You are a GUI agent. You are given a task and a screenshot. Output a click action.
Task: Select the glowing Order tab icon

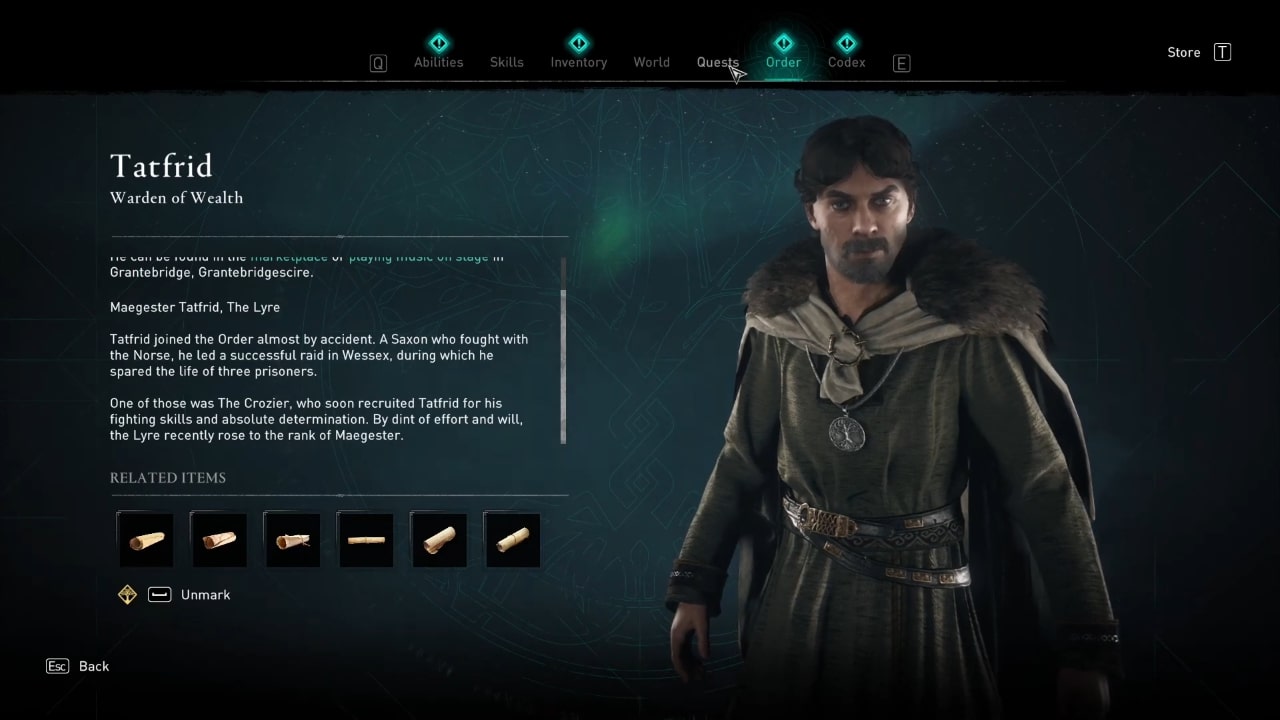(x=783, y=43)
